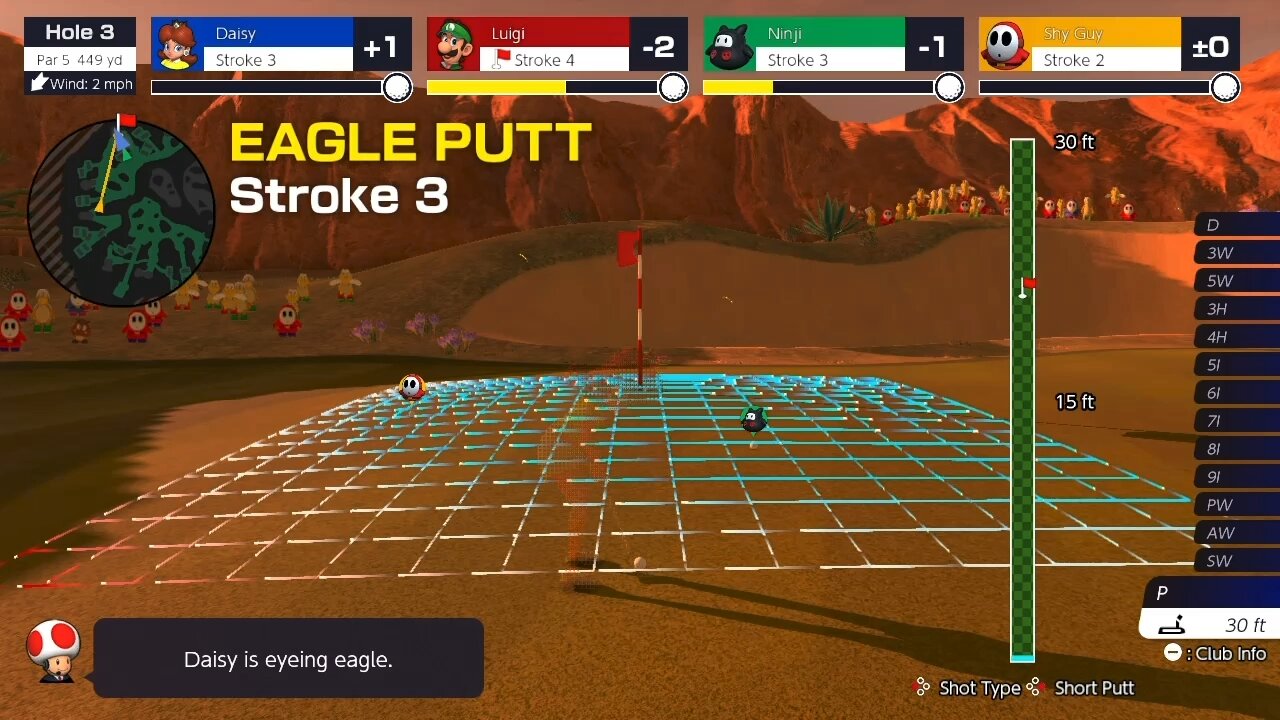Select the 8I iron club
1280x720 pixels.
pos(1236,449)
